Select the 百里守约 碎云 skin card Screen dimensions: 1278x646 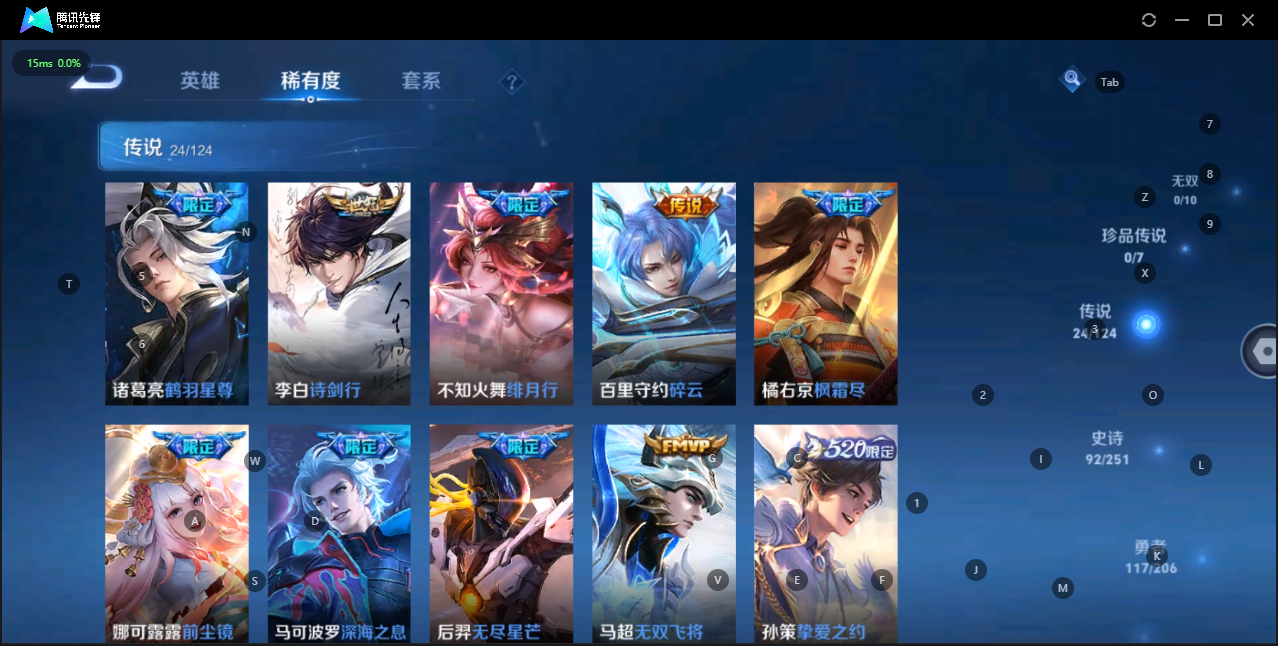click(x=663, y=294)
